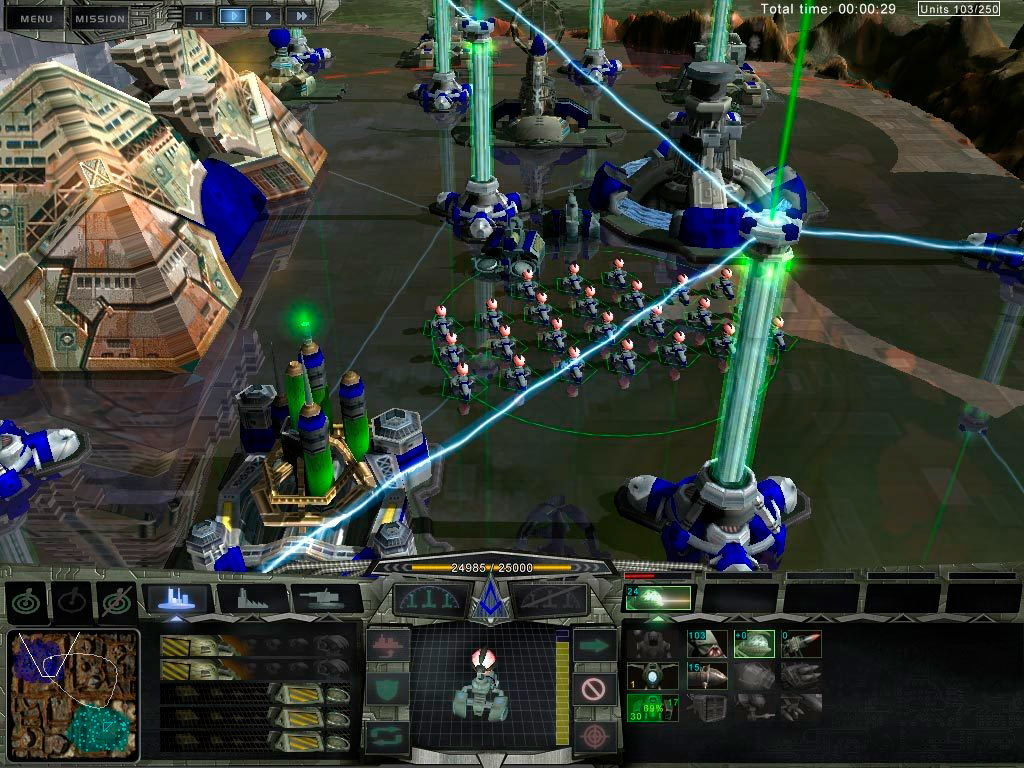Select the highlighted green dome unit icon

click(752, 644)
